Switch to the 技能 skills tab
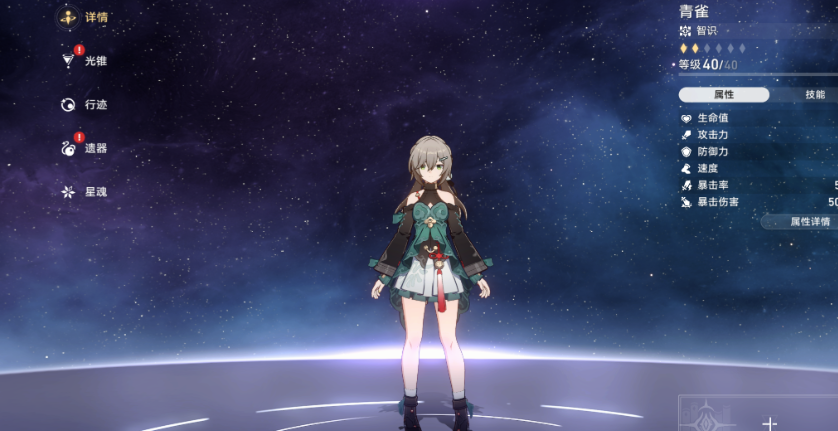Screen dimensions: 838x431 coord(814,94)
